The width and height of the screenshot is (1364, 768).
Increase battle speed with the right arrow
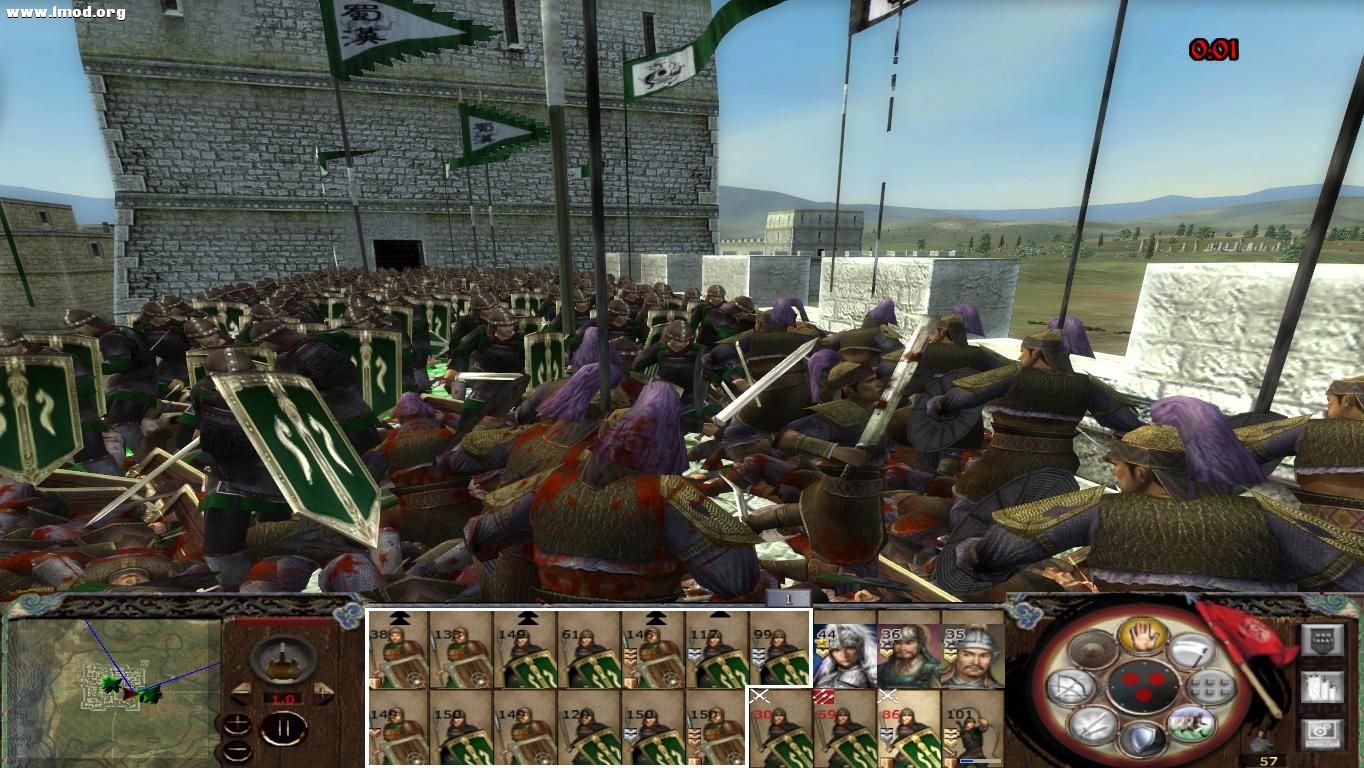point(323,693)
